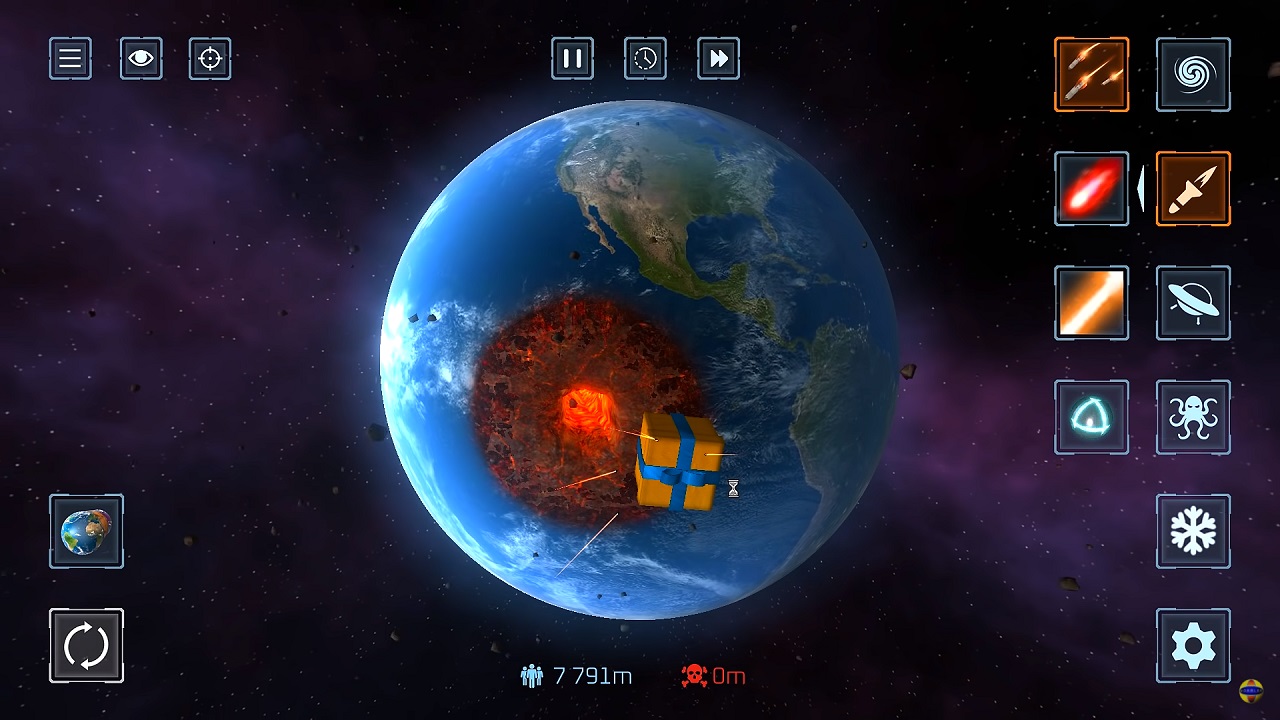Activate the glowing triangle shield icon
The height and width of the screenshot is (720, 1280).
1091,417
